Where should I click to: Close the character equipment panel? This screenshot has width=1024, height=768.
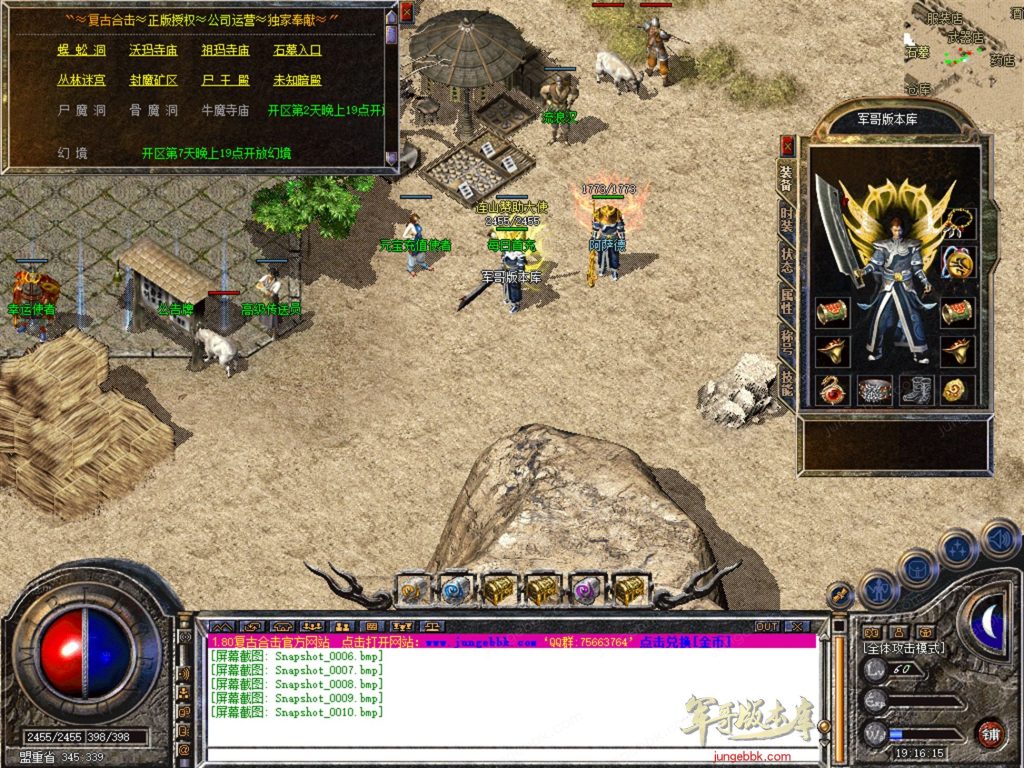[x=787, y=145]
